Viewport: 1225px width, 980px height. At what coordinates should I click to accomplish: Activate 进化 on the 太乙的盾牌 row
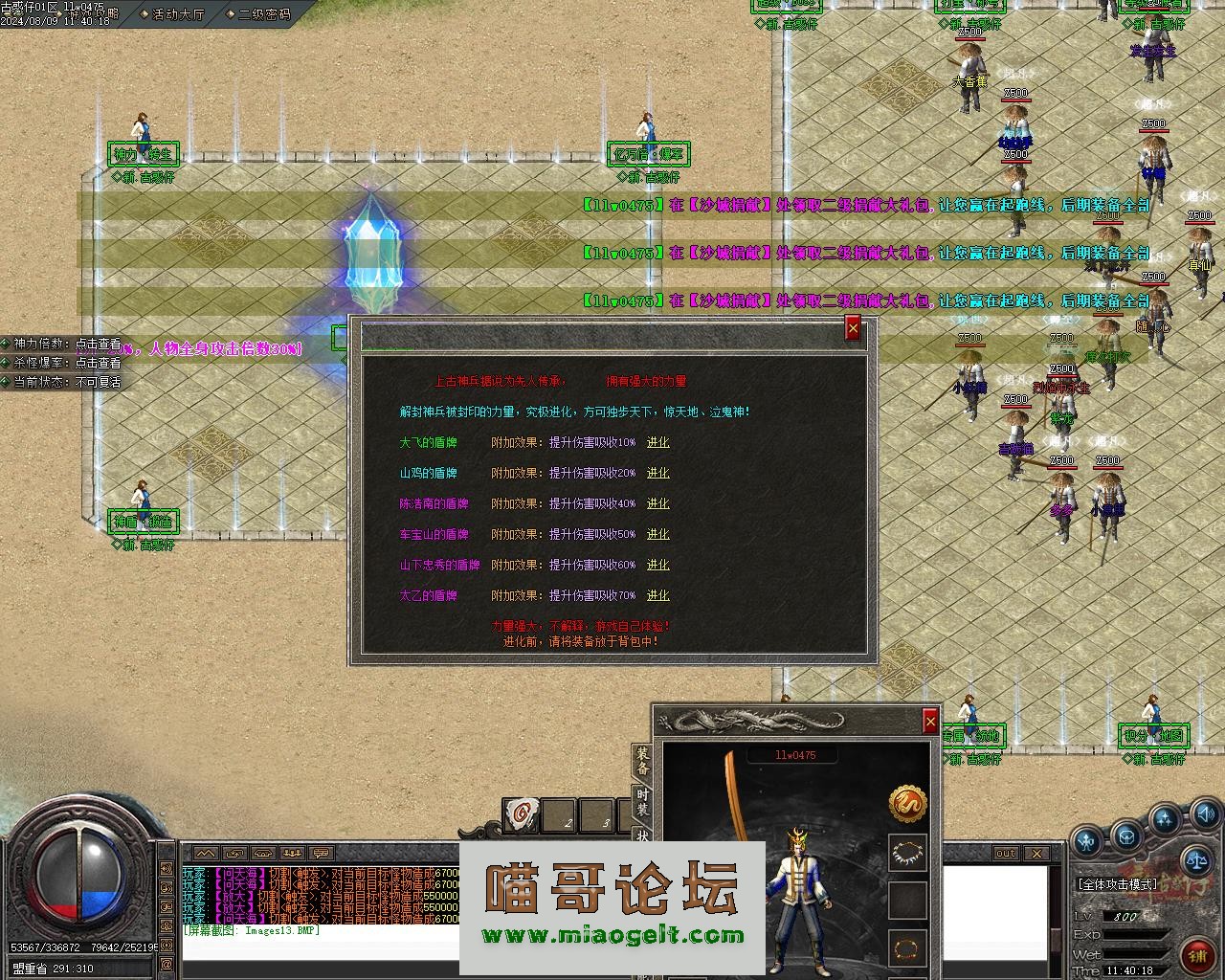point(657,595)
